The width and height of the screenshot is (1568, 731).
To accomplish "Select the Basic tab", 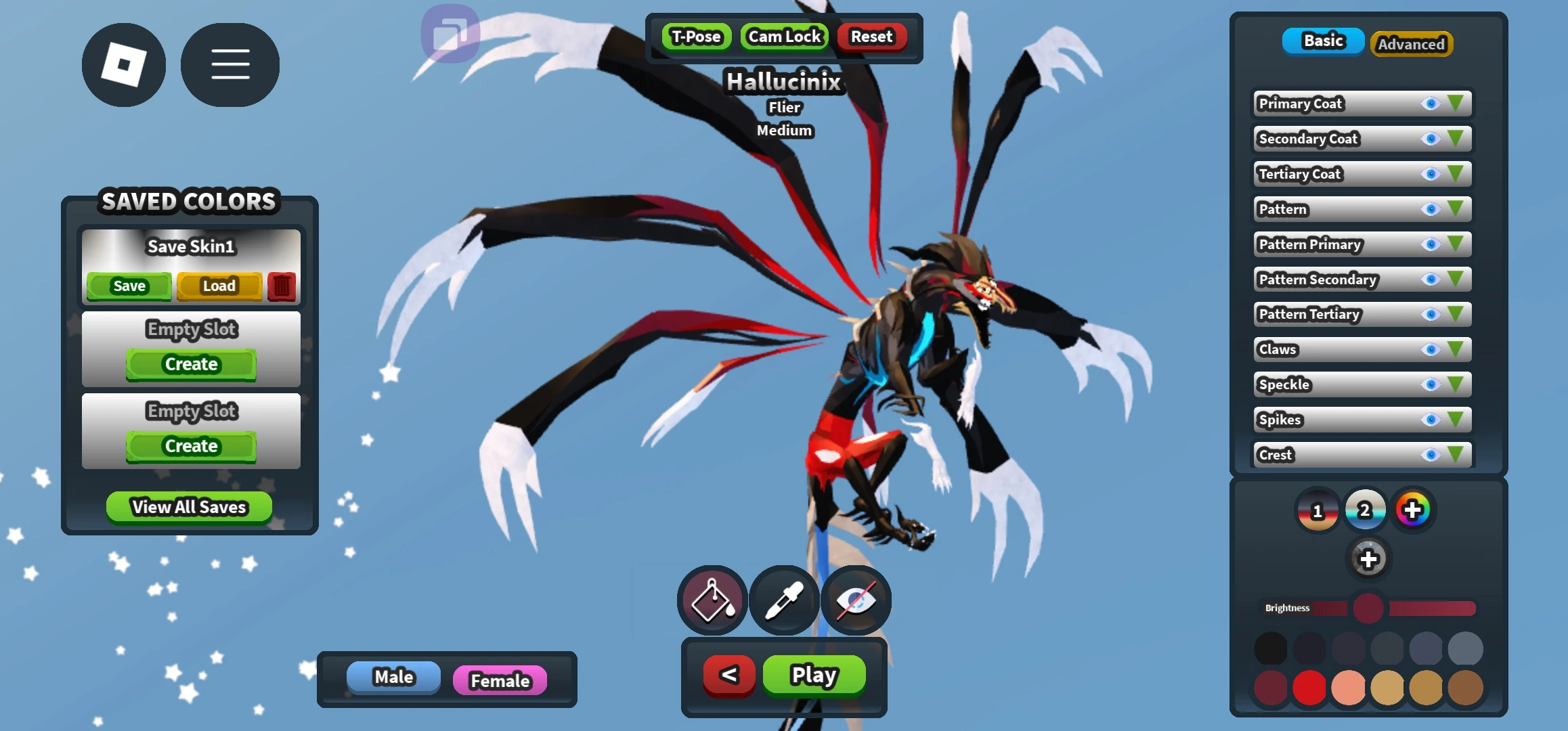I will [x=1322, y=41].
